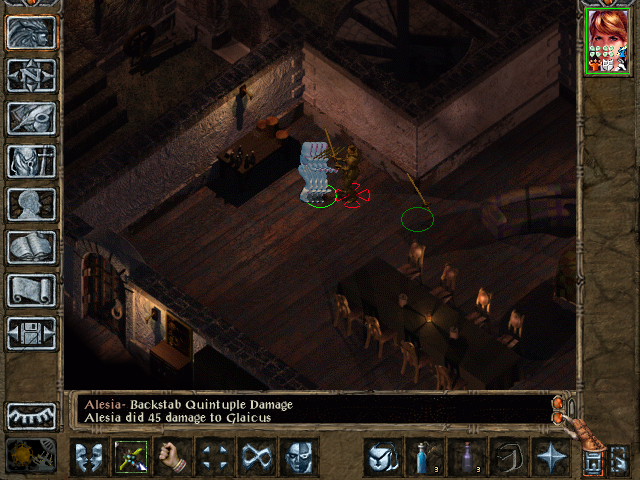
Task: Open the special abilities star button
Action: click(x=550, y=458)
